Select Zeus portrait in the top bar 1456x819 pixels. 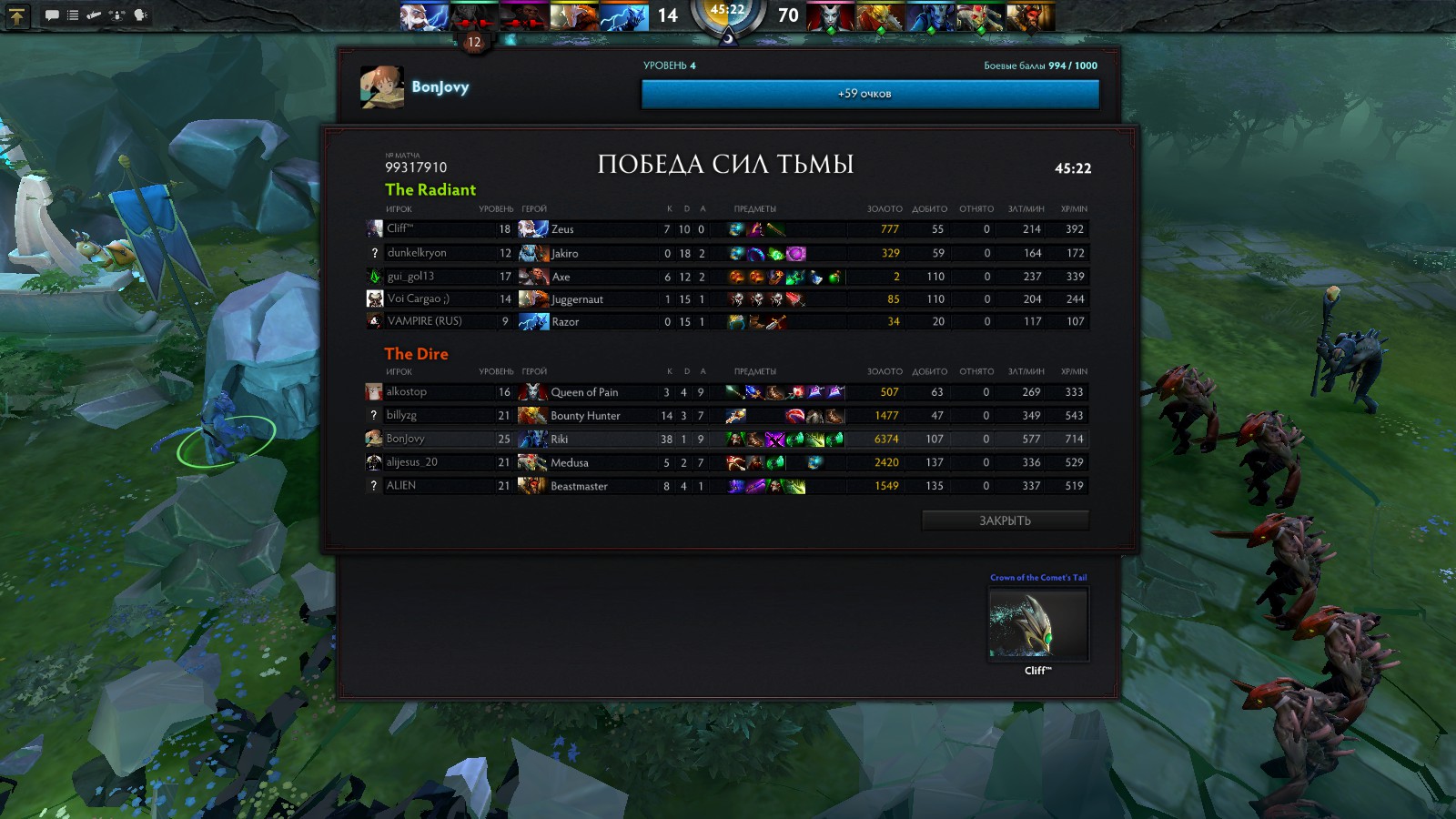point(425,16)
